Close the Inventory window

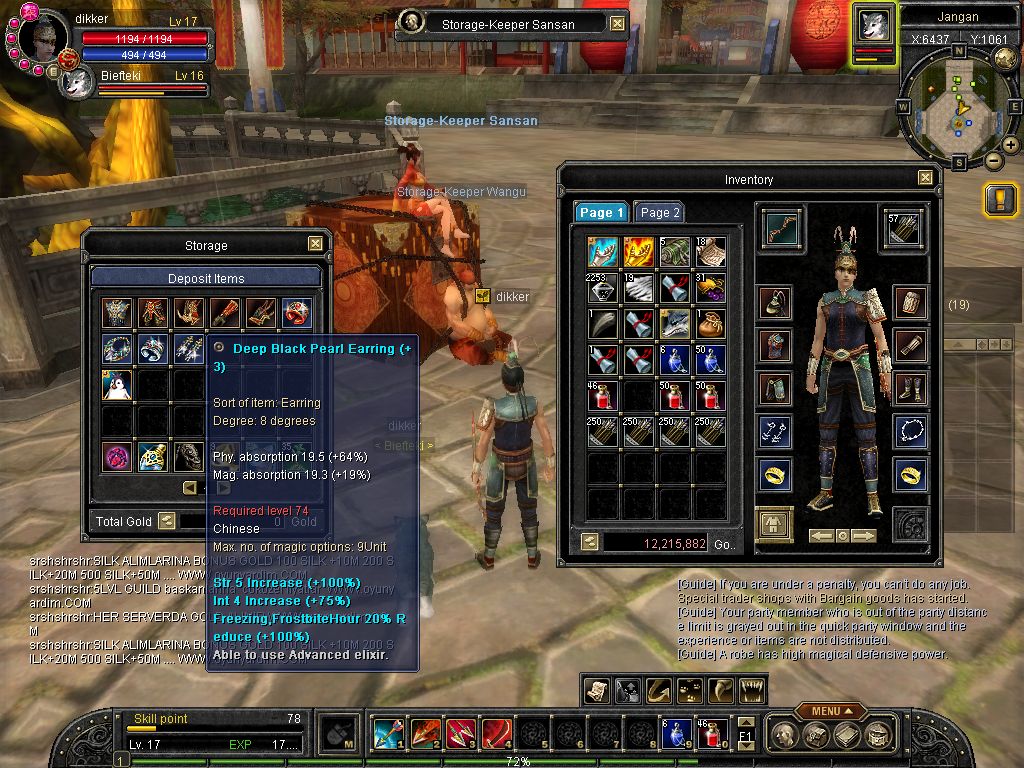(x=925, y=178)
